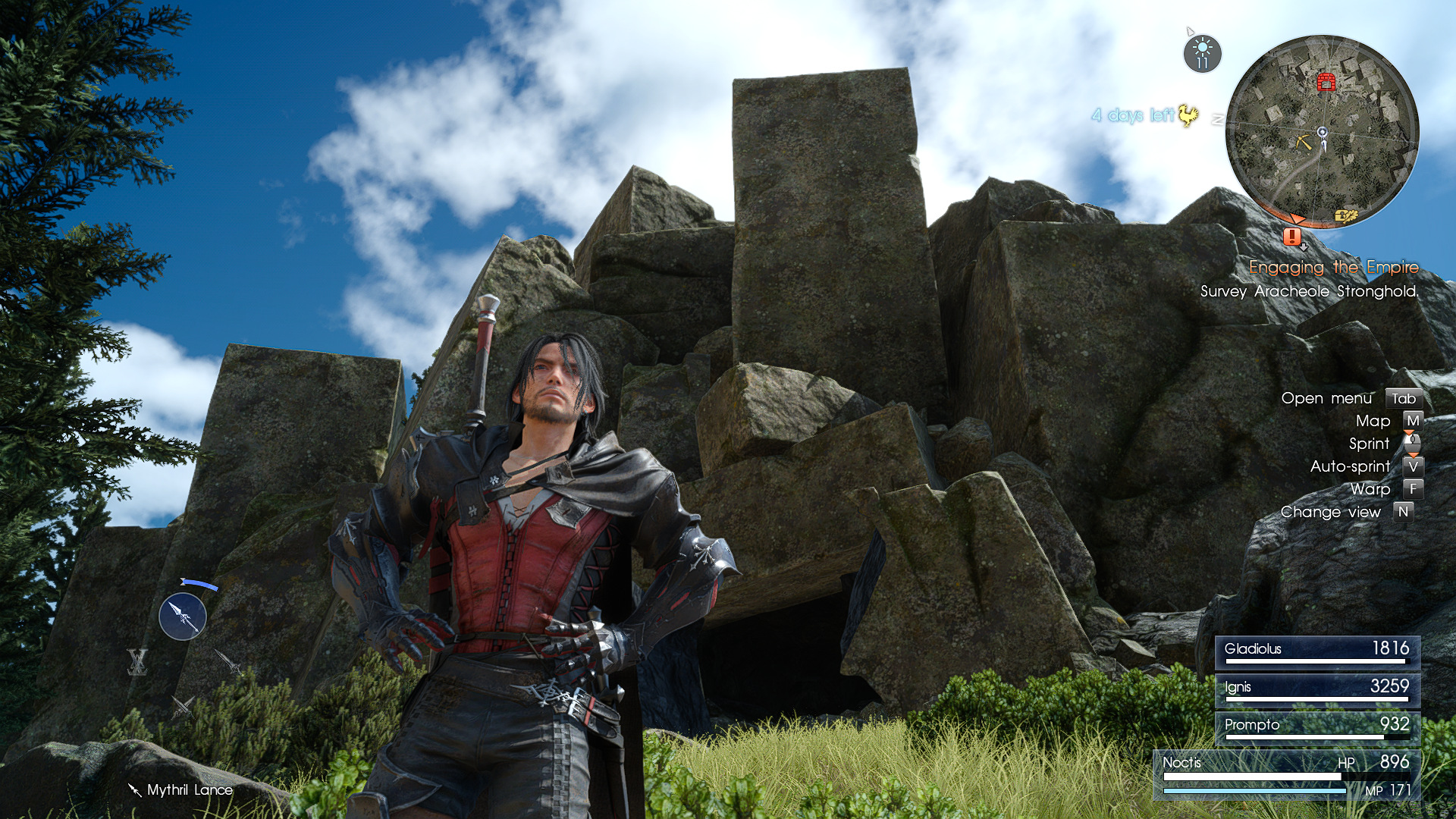1456x819 pixels.
Task: Open the circular minimap
Action: (1322, 131)
